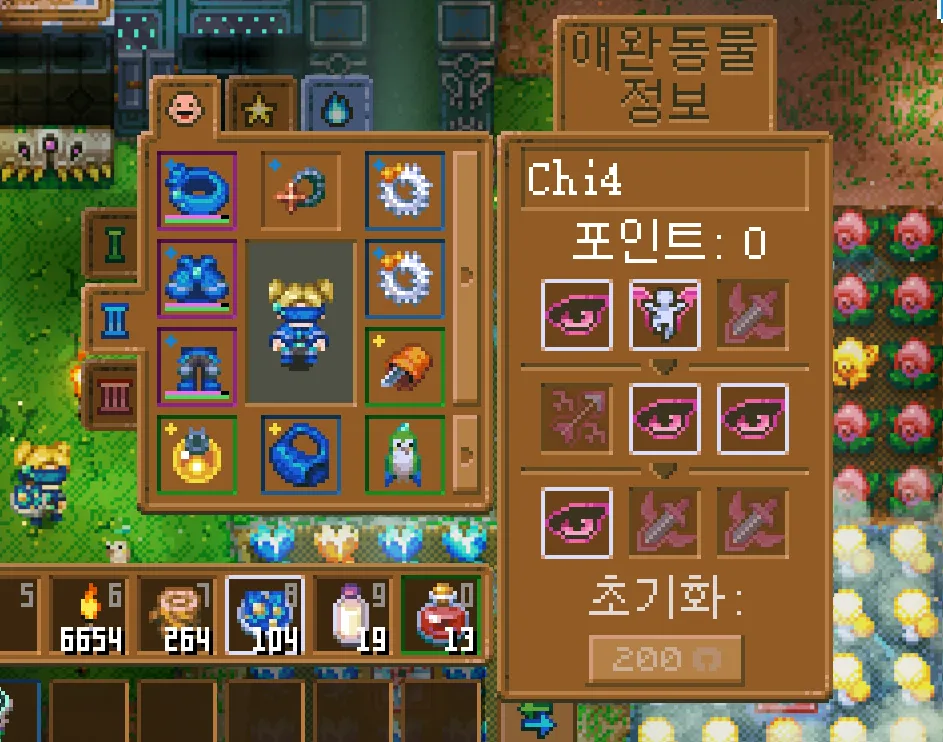Switch to the character face tab
Viewport: 943px width, 742px height.
182,106
